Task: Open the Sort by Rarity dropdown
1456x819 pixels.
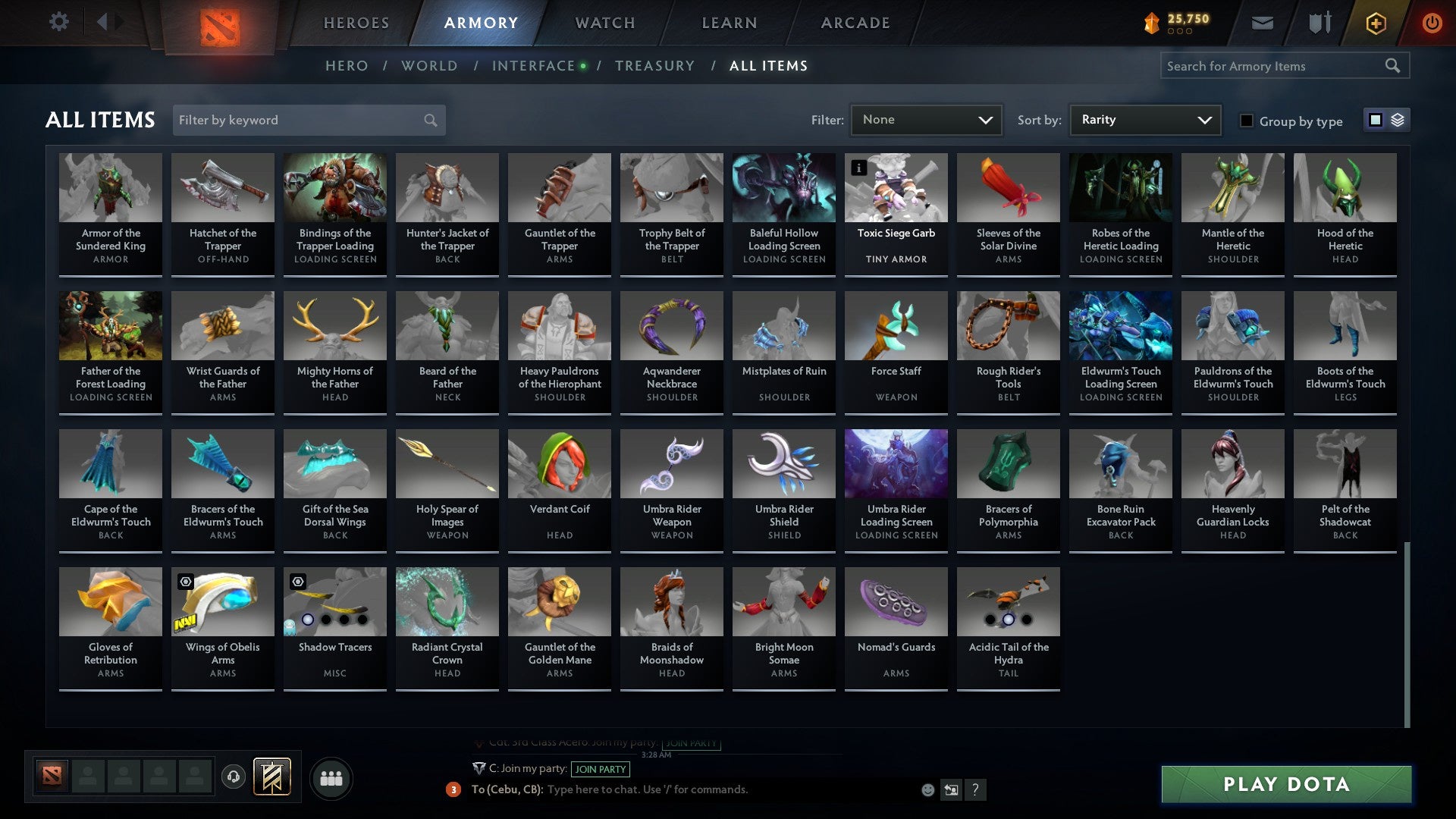Action: pyautogui.click(x=1144, y=119)
